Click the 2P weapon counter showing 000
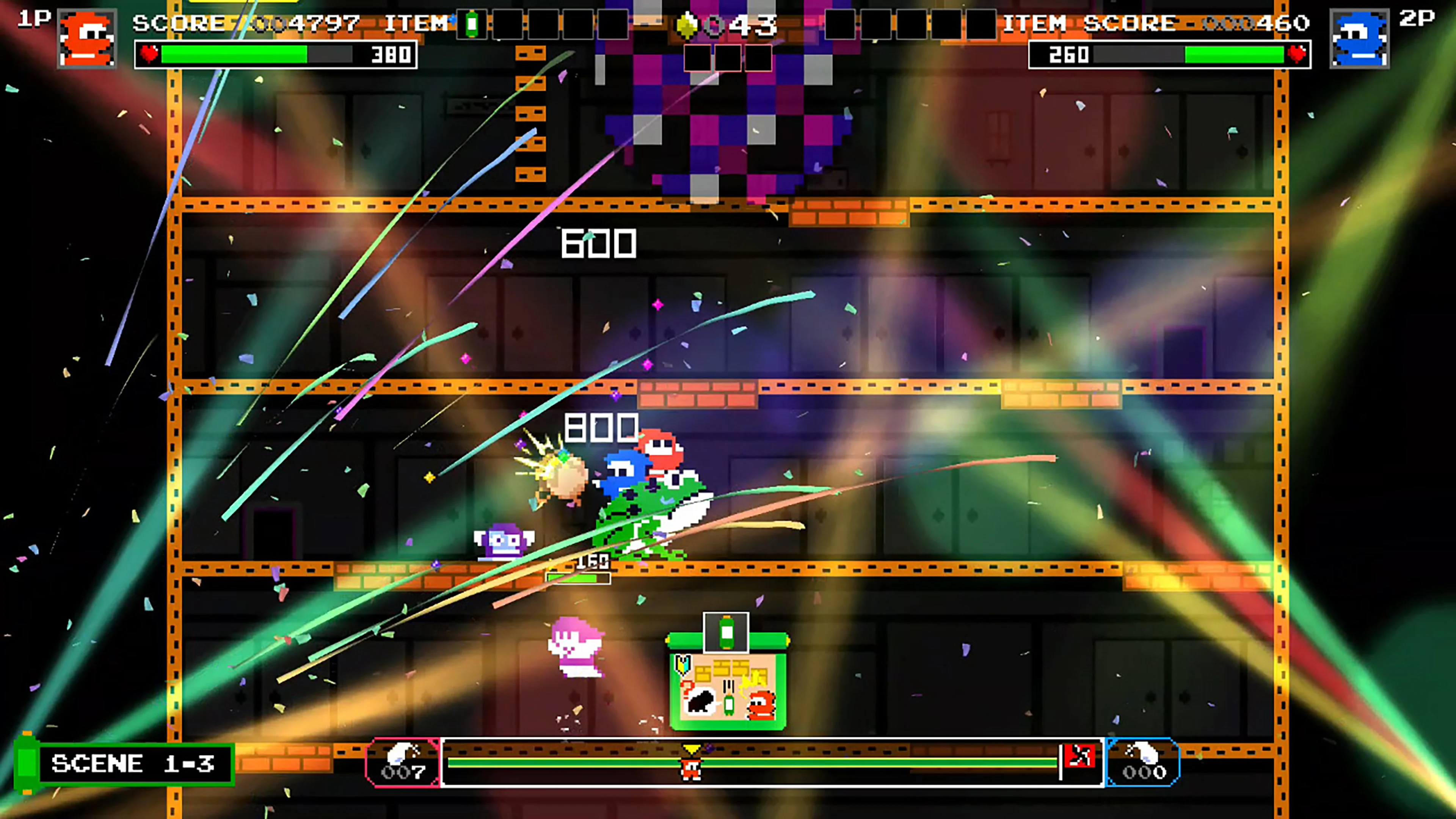1456x819 pixels. (1143, 762)
